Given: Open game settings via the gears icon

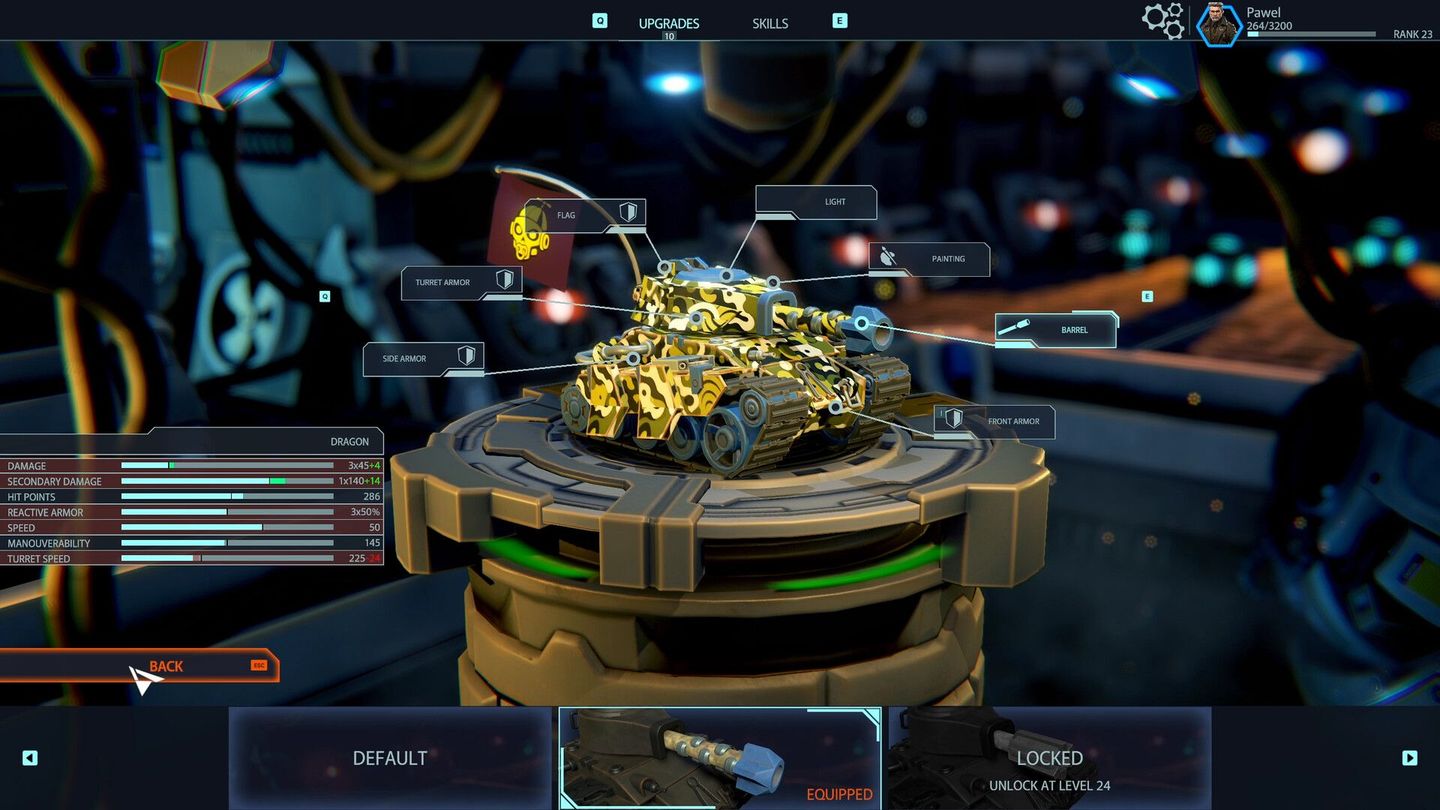Looking at the screenshot, I should (1163, 19).
